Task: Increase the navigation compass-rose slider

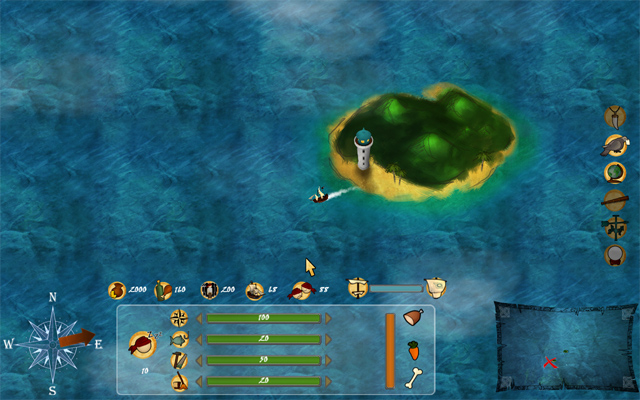Action: click(329, 318)
